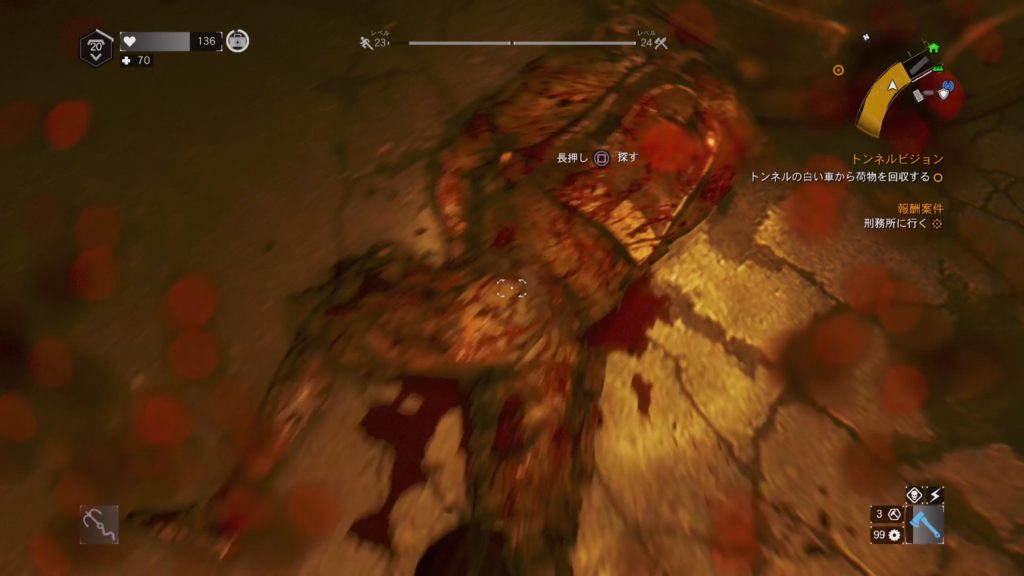This screenshot has width=1024, height=576.
Task: Select the blue axe weapon slot
Action: (x=925, y=524)
